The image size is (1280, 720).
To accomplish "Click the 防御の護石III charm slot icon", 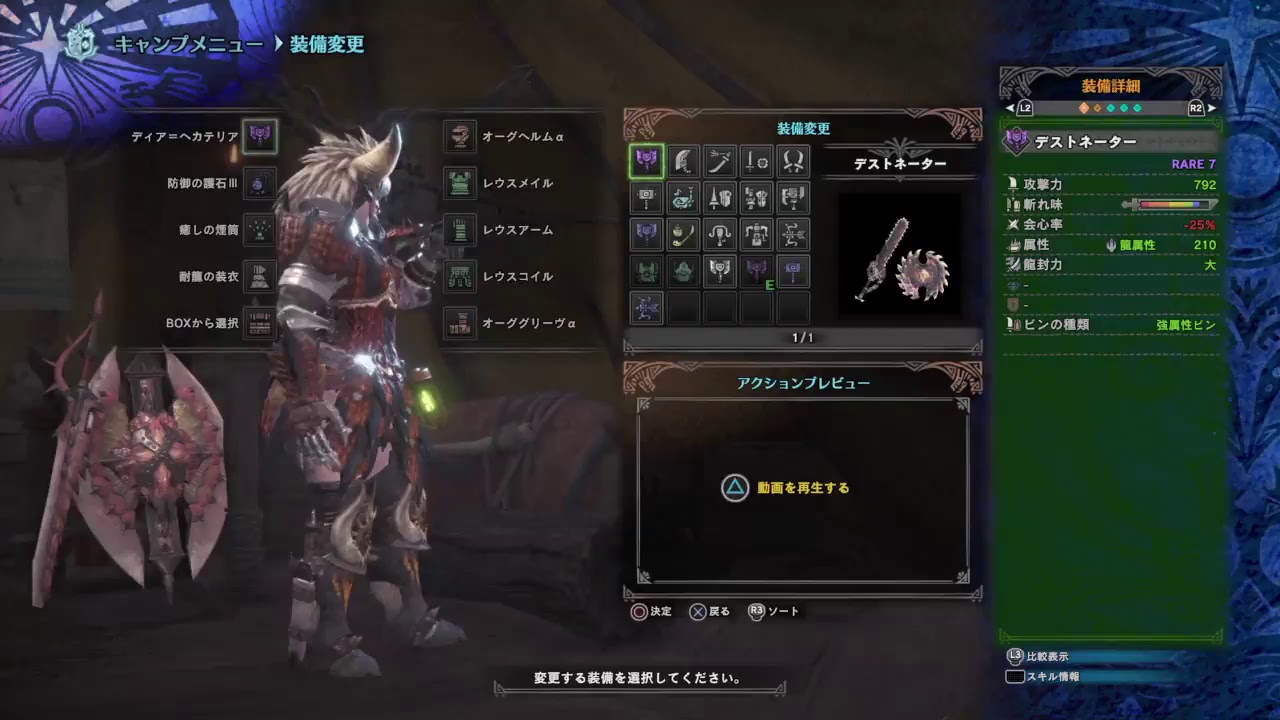I will 258,184.
